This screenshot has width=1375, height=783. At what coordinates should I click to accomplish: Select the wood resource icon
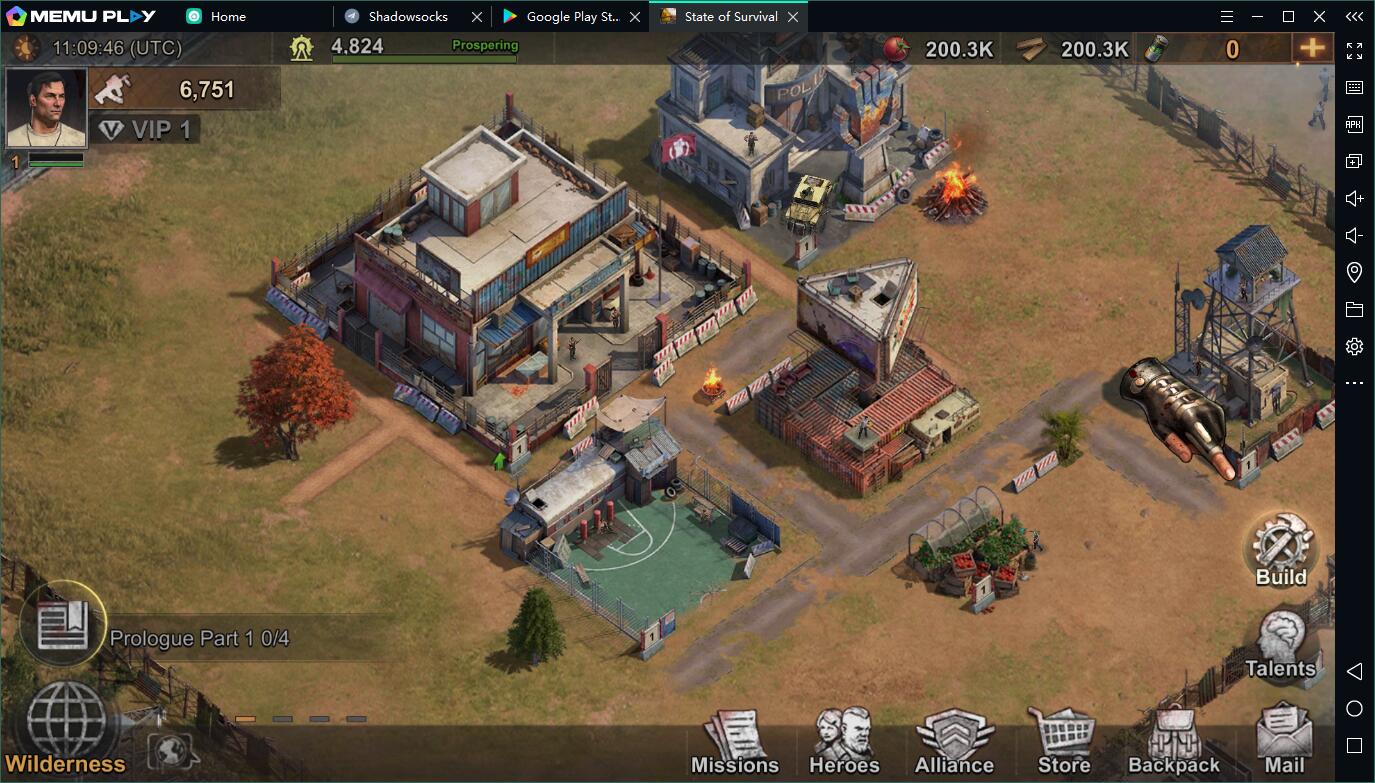[x=1031, y=49]
